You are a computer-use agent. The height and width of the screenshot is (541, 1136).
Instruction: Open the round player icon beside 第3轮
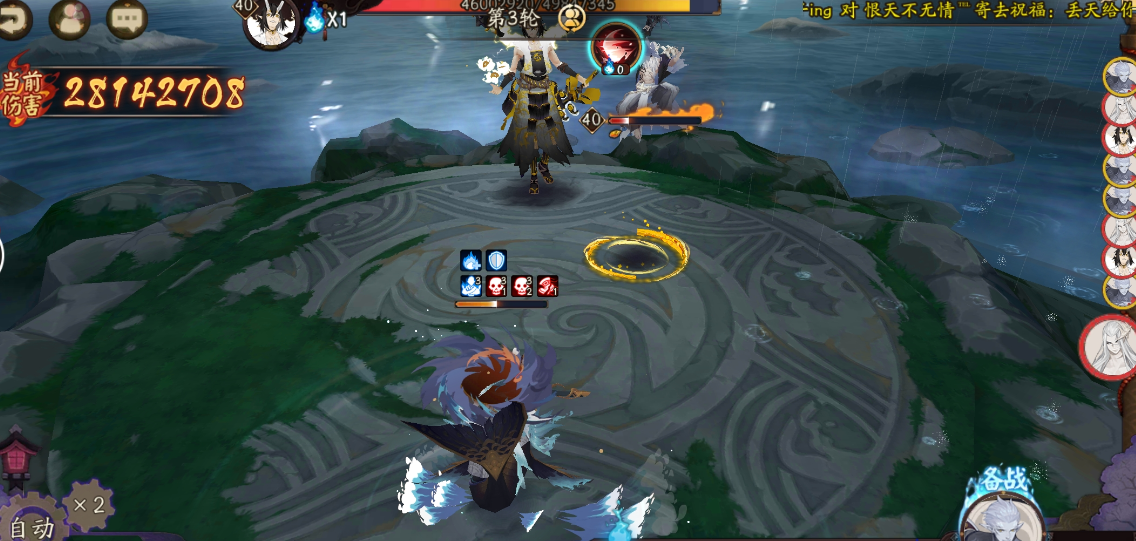click(572, 18)
